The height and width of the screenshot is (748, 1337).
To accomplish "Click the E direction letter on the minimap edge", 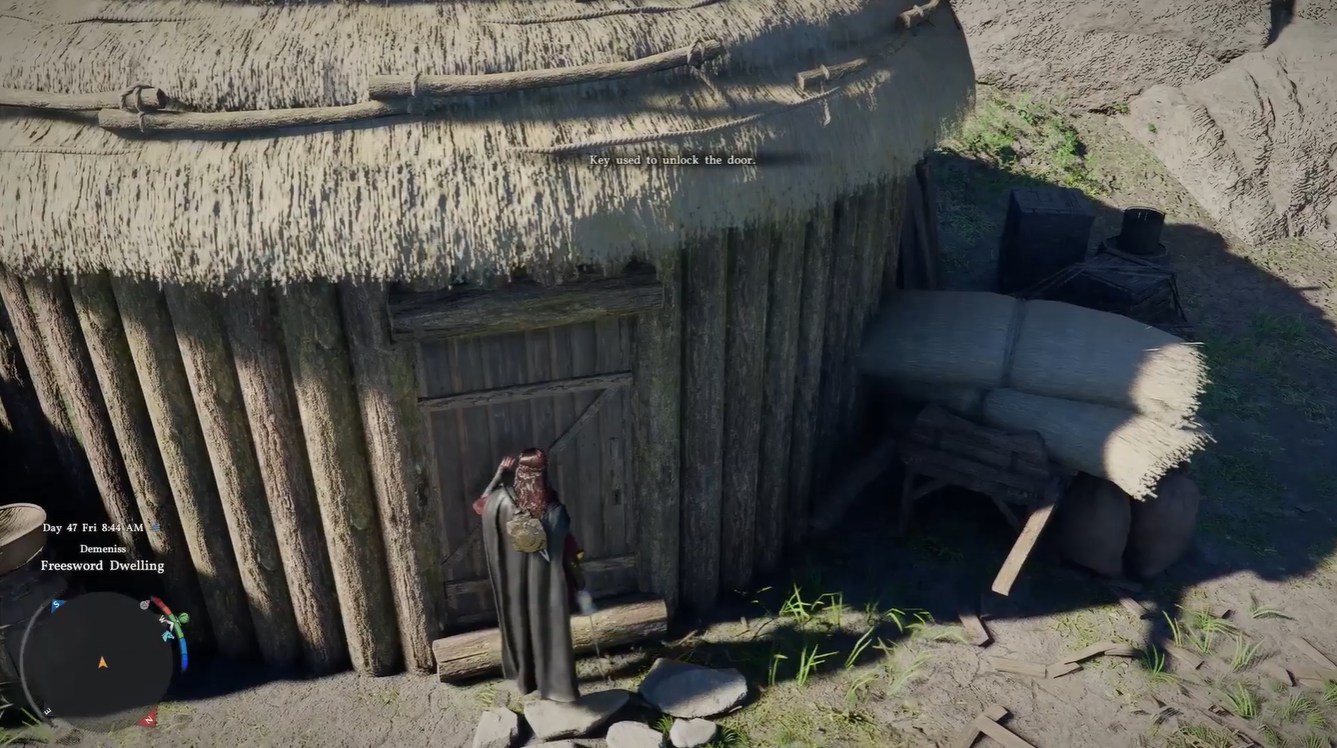I will point(47,710).
